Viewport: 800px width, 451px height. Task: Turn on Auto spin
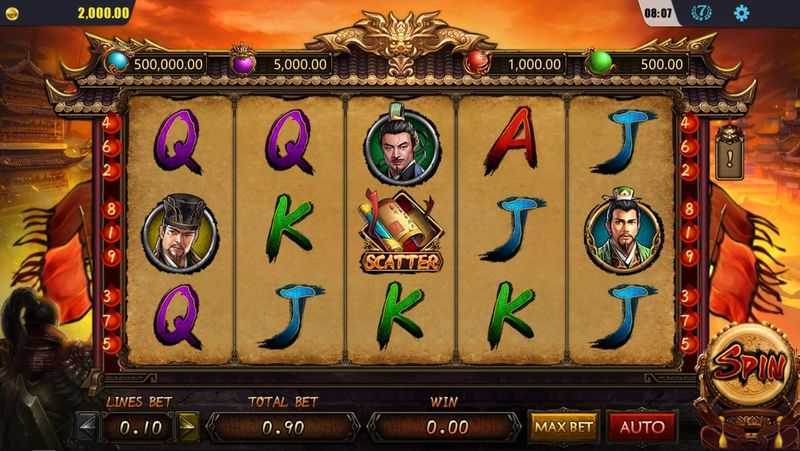click(x=641, y=427)
